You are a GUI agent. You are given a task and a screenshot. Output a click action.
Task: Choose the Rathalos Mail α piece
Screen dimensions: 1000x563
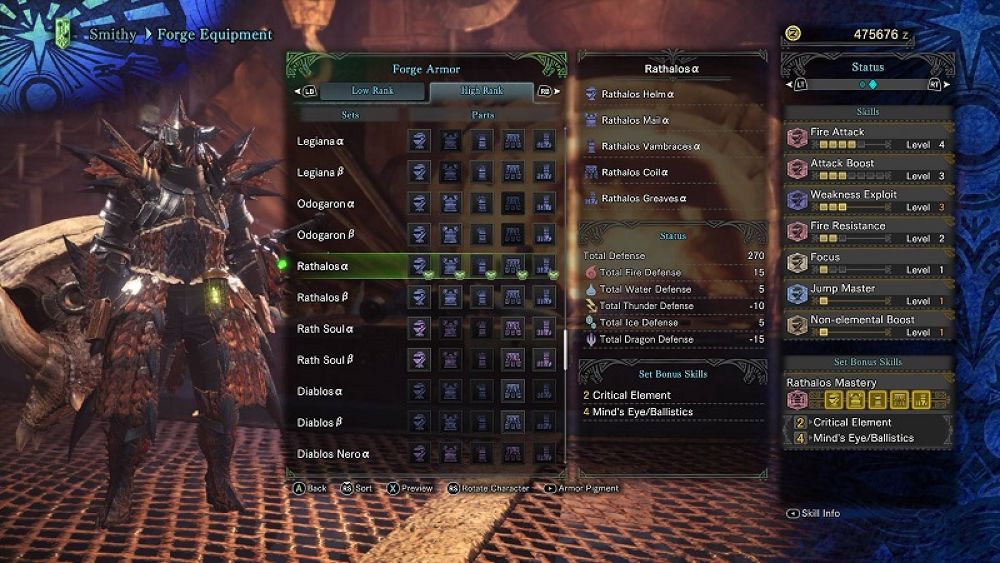tap(635, 120)
